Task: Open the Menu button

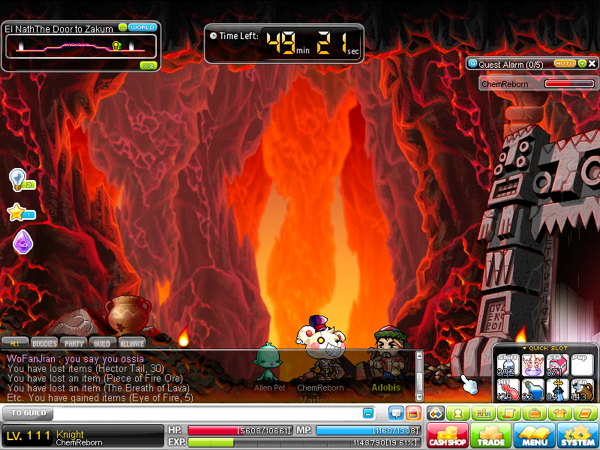Action: click(533, 435)
